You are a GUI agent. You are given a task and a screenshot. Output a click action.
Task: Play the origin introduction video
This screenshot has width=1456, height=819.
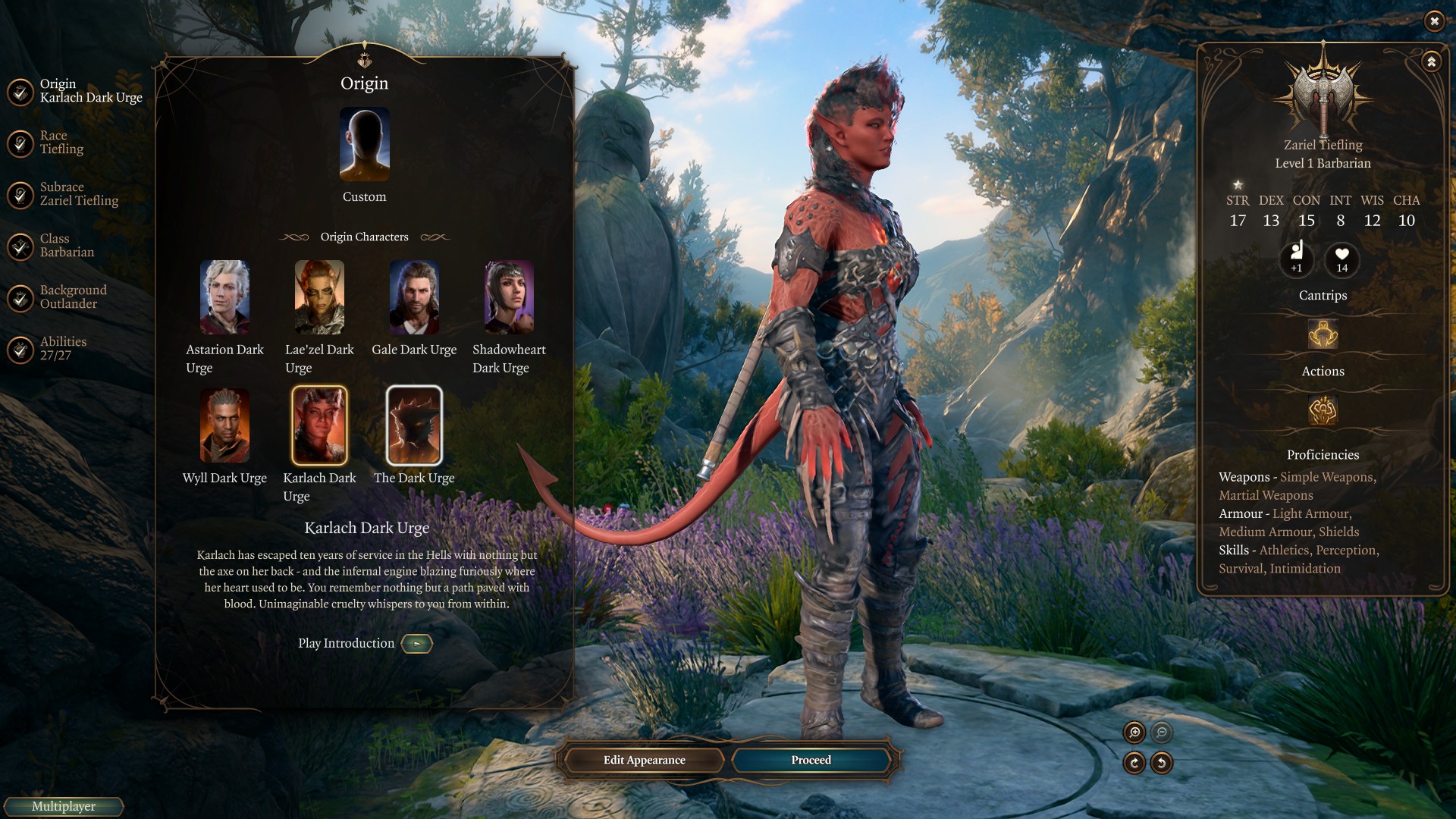click(x=416, y=644)
